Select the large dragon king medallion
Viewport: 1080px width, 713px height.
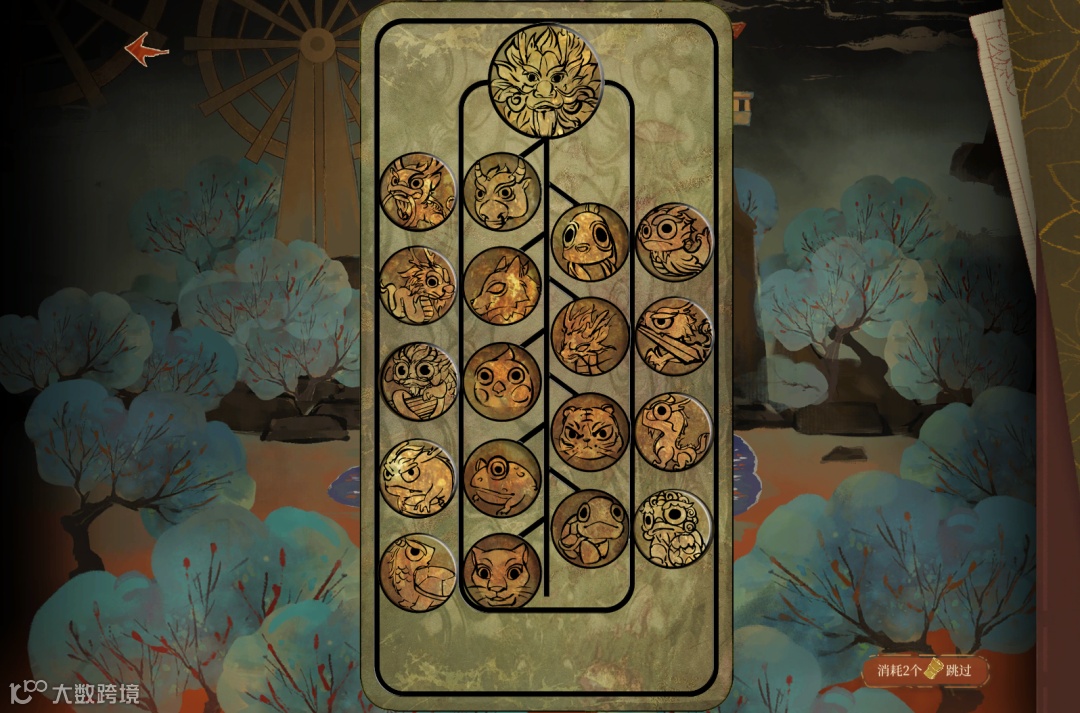click(544, 79)
